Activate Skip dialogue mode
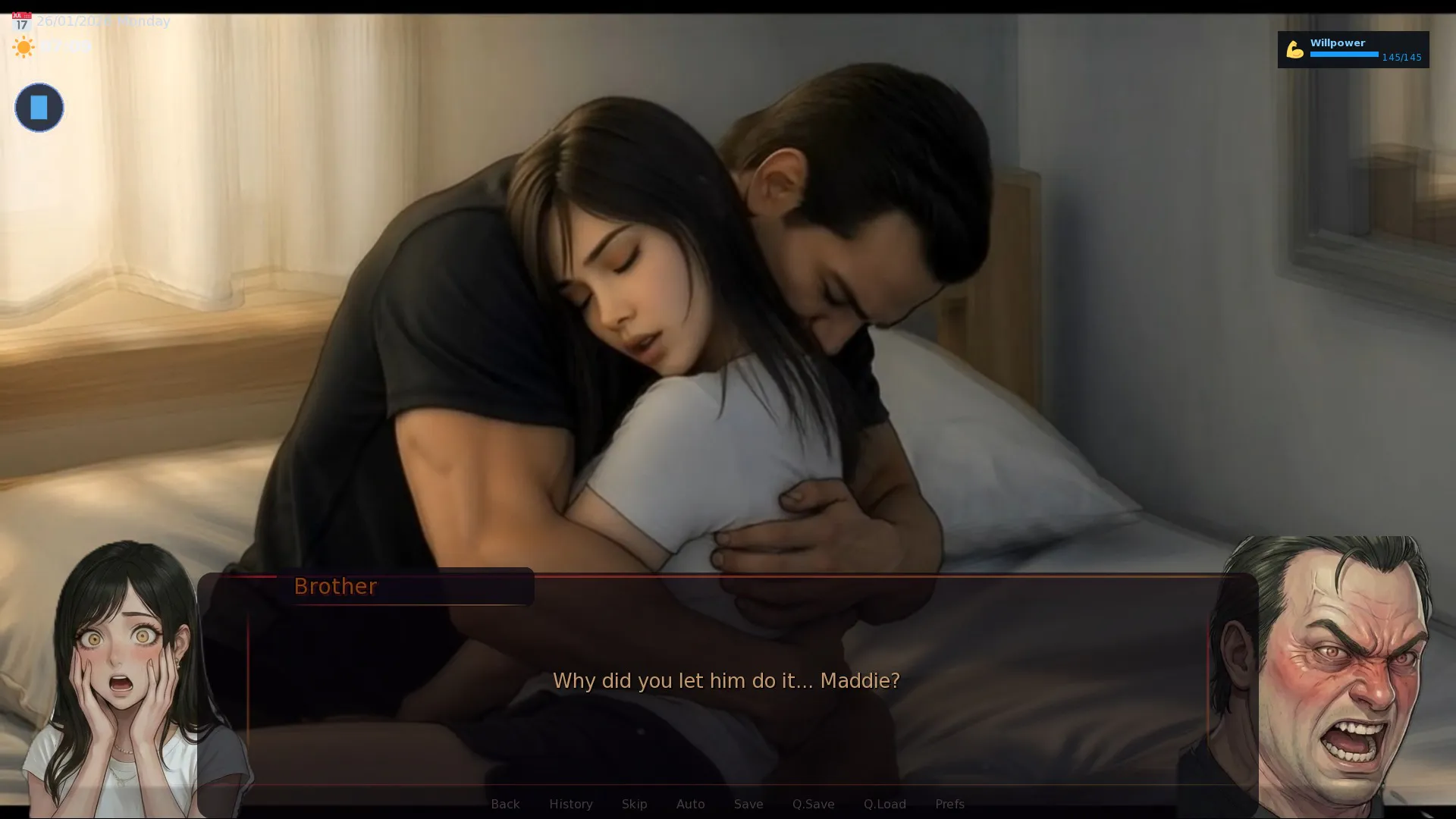The image size is (1456, 819). coord(634,804)
